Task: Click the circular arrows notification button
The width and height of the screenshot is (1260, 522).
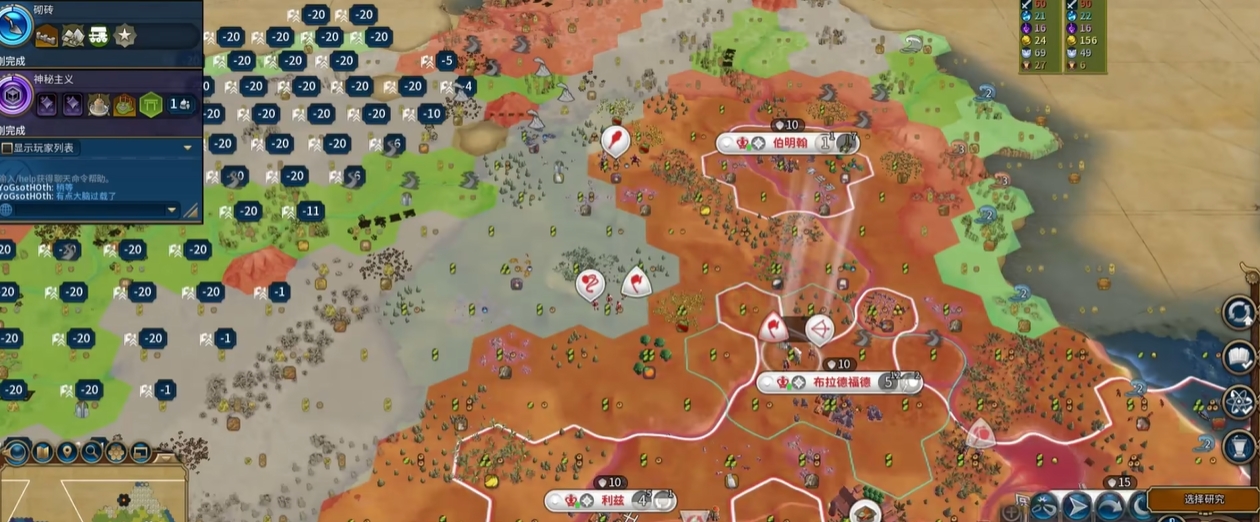Action: [1239, 313]
